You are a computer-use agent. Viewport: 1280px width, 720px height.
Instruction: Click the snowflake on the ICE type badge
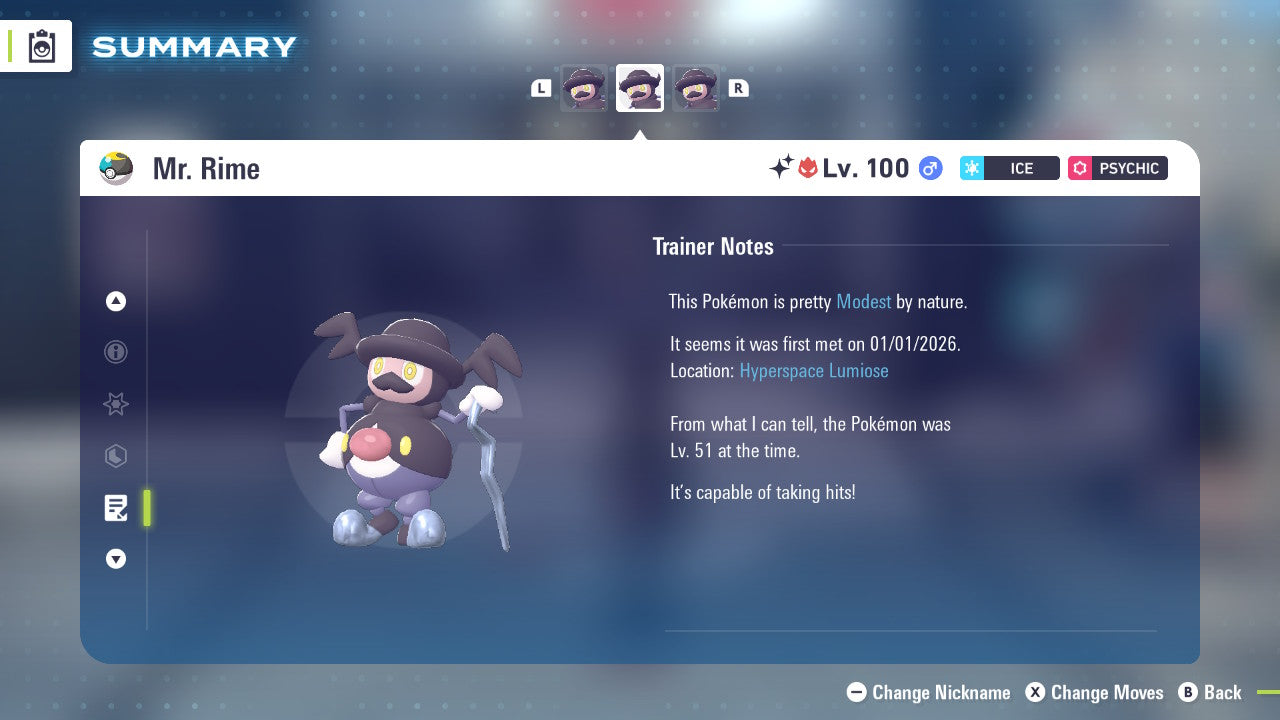click(971, 168)
